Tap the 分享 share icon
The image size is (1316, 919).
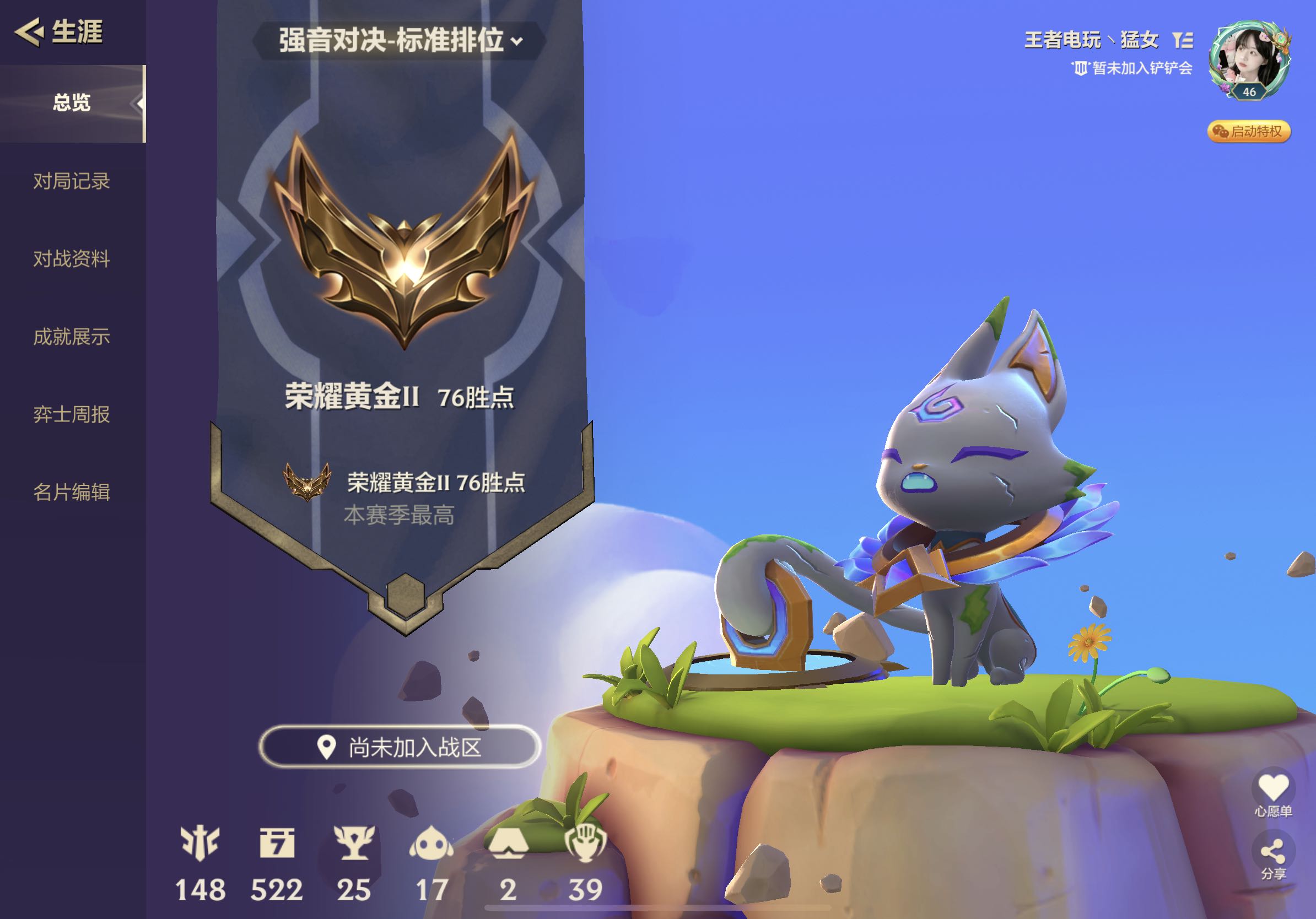(1273, 853)
